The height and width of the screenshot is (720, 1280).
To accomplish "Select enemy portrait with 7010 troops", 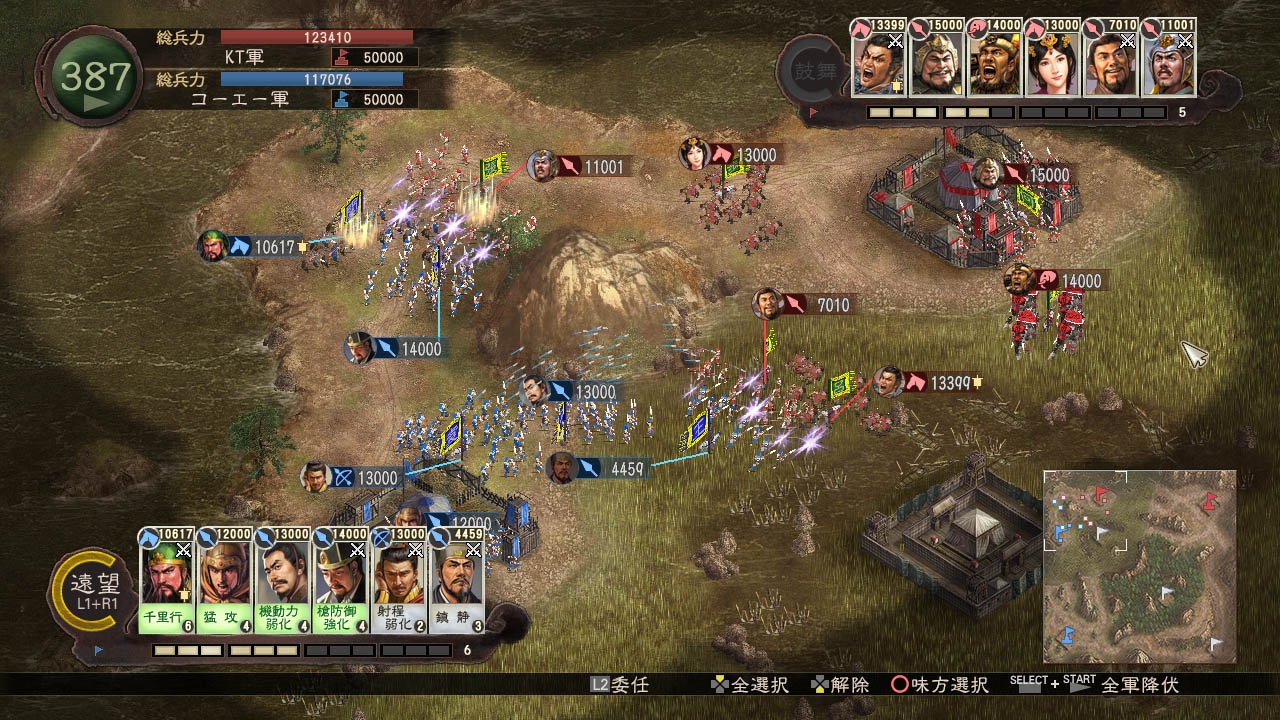I will tap(1110, 62).
